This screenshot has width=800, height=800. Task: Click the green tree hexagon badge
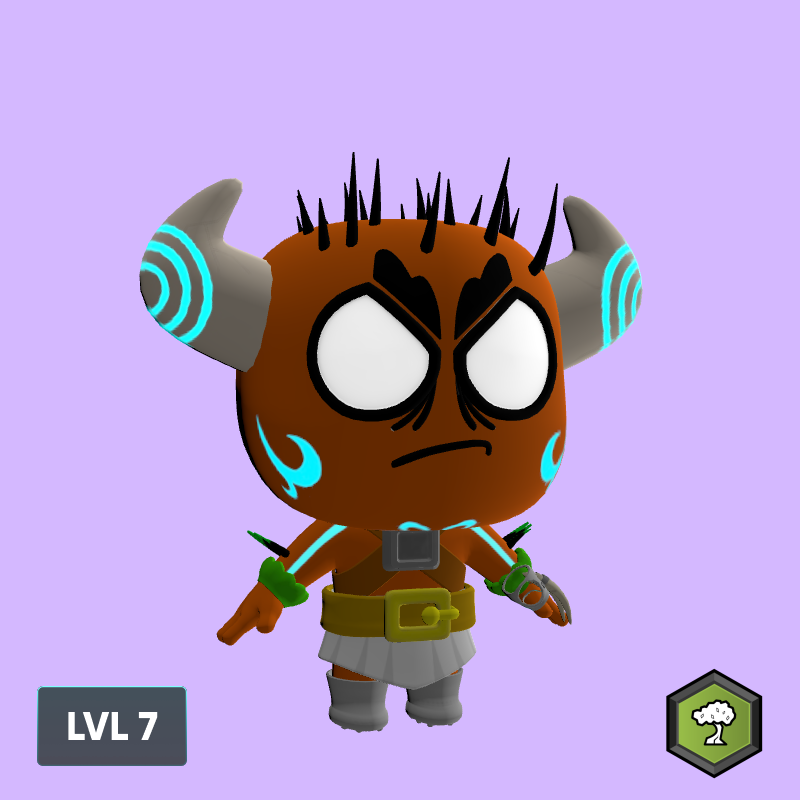point(714,723)
